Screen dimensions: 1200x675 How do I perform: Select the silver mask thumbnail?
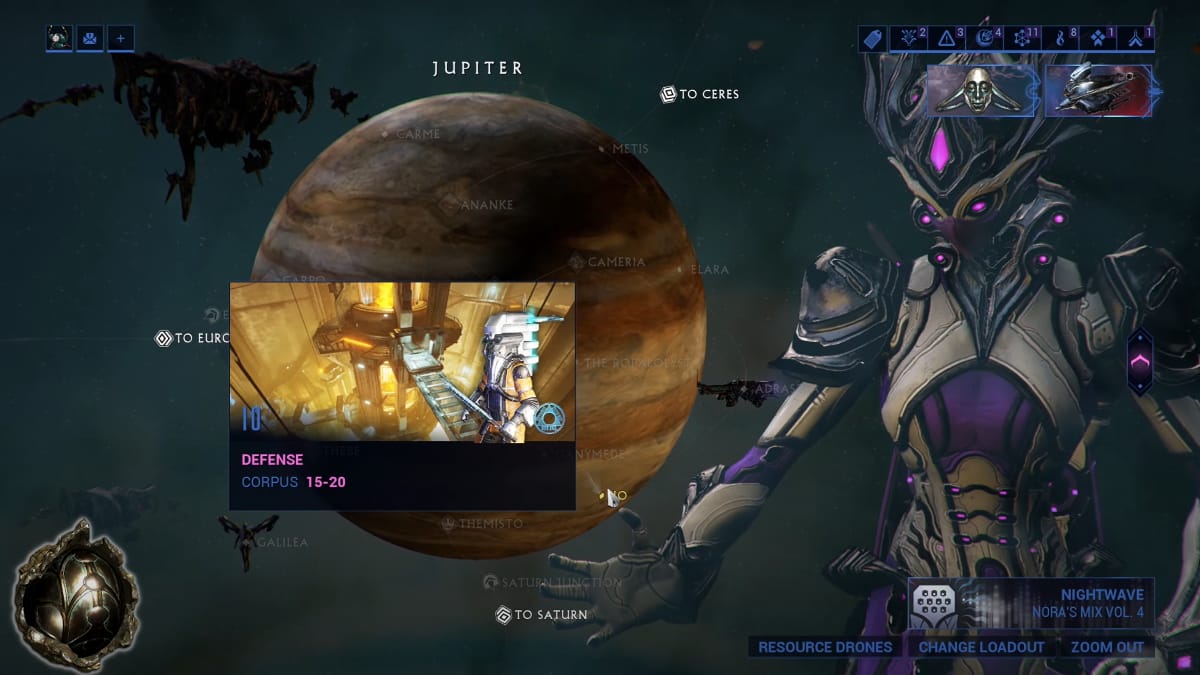pyautogui.click(x=981, y=91)
